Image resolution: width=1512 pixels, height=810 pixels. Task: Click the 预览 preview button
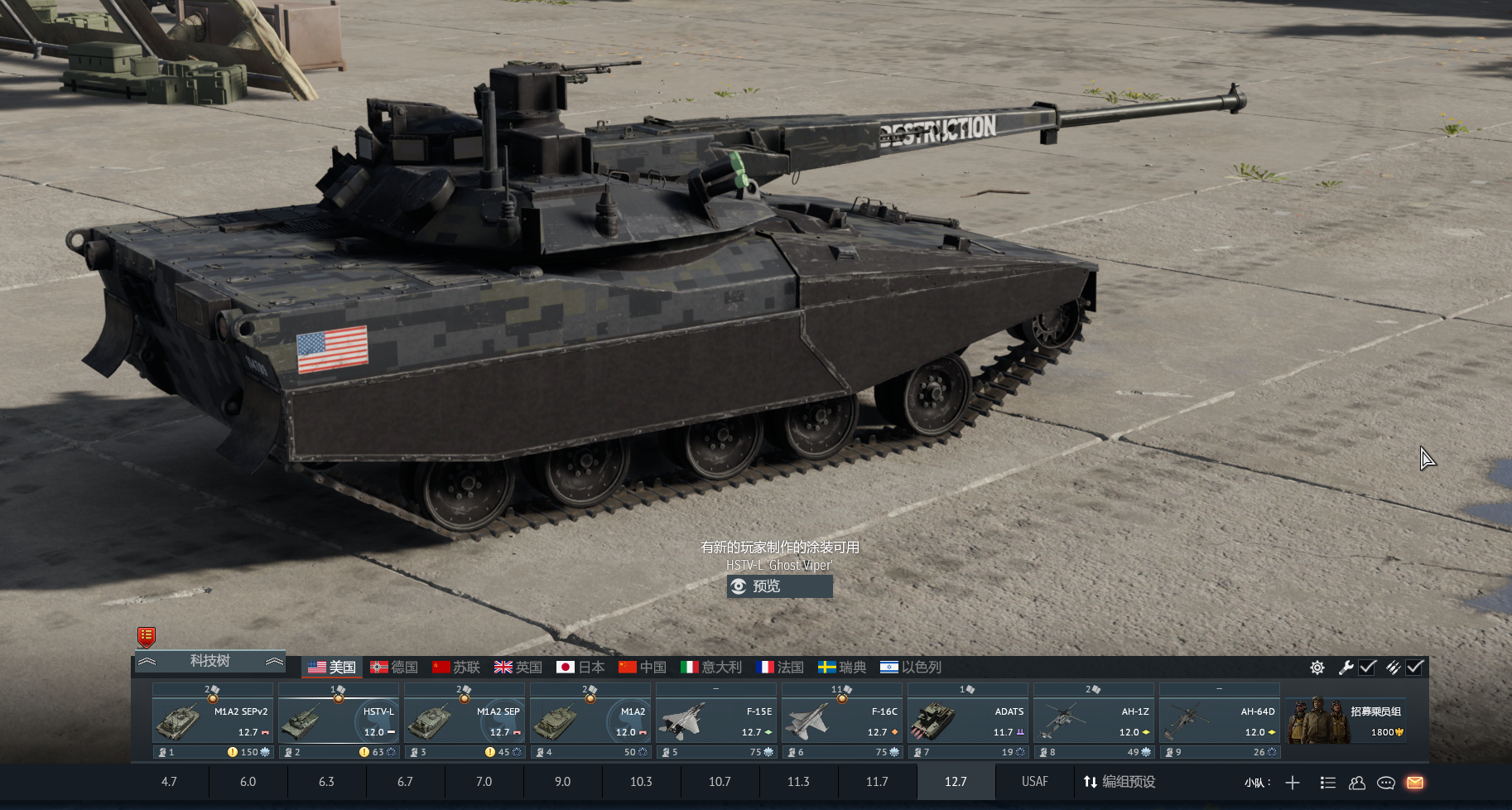[779, 586]
